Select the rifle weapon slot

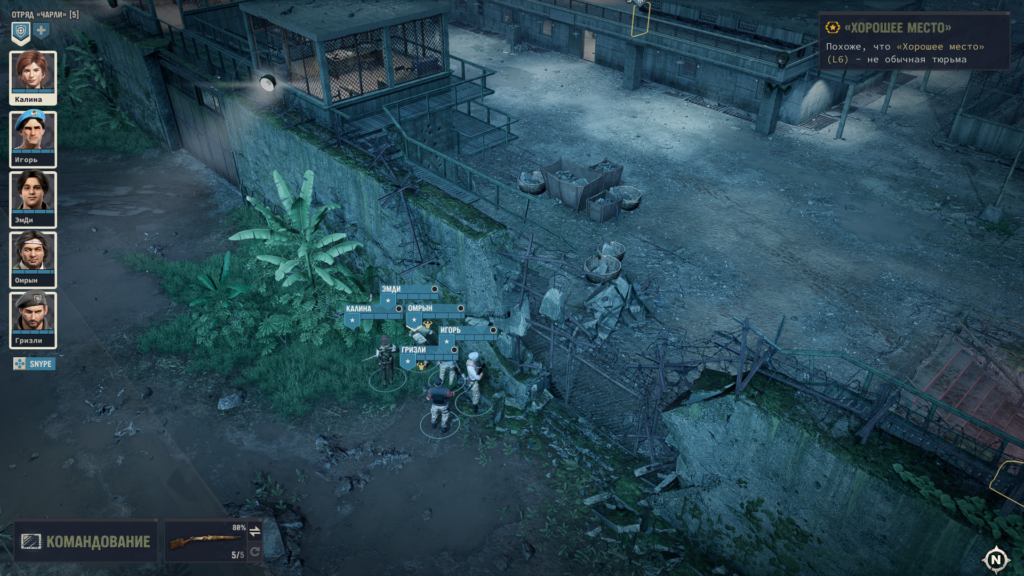tap(198, 542)
